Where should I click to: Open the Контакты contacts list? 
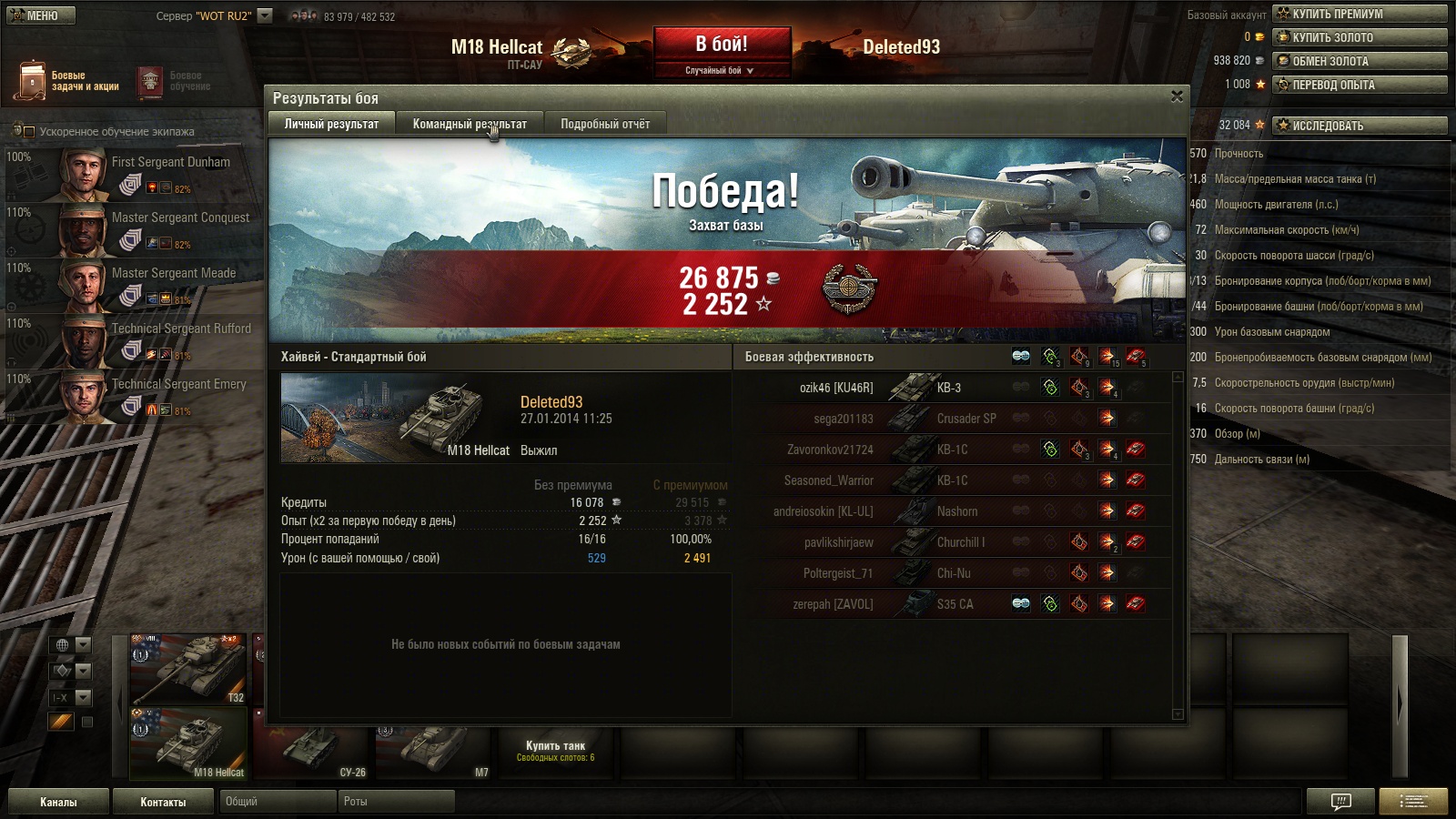163,802
